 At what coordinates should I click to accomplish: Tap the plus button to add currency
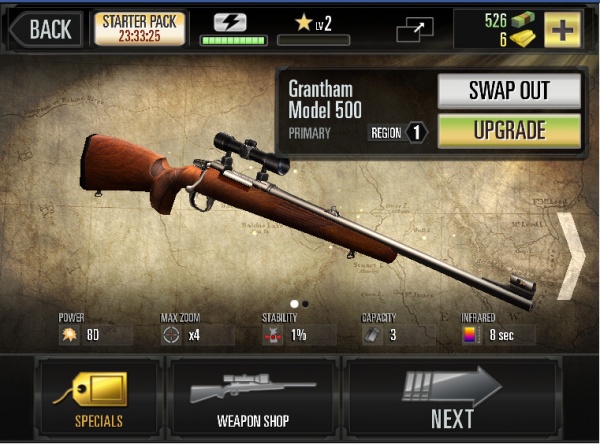click(x=562, y=29)
